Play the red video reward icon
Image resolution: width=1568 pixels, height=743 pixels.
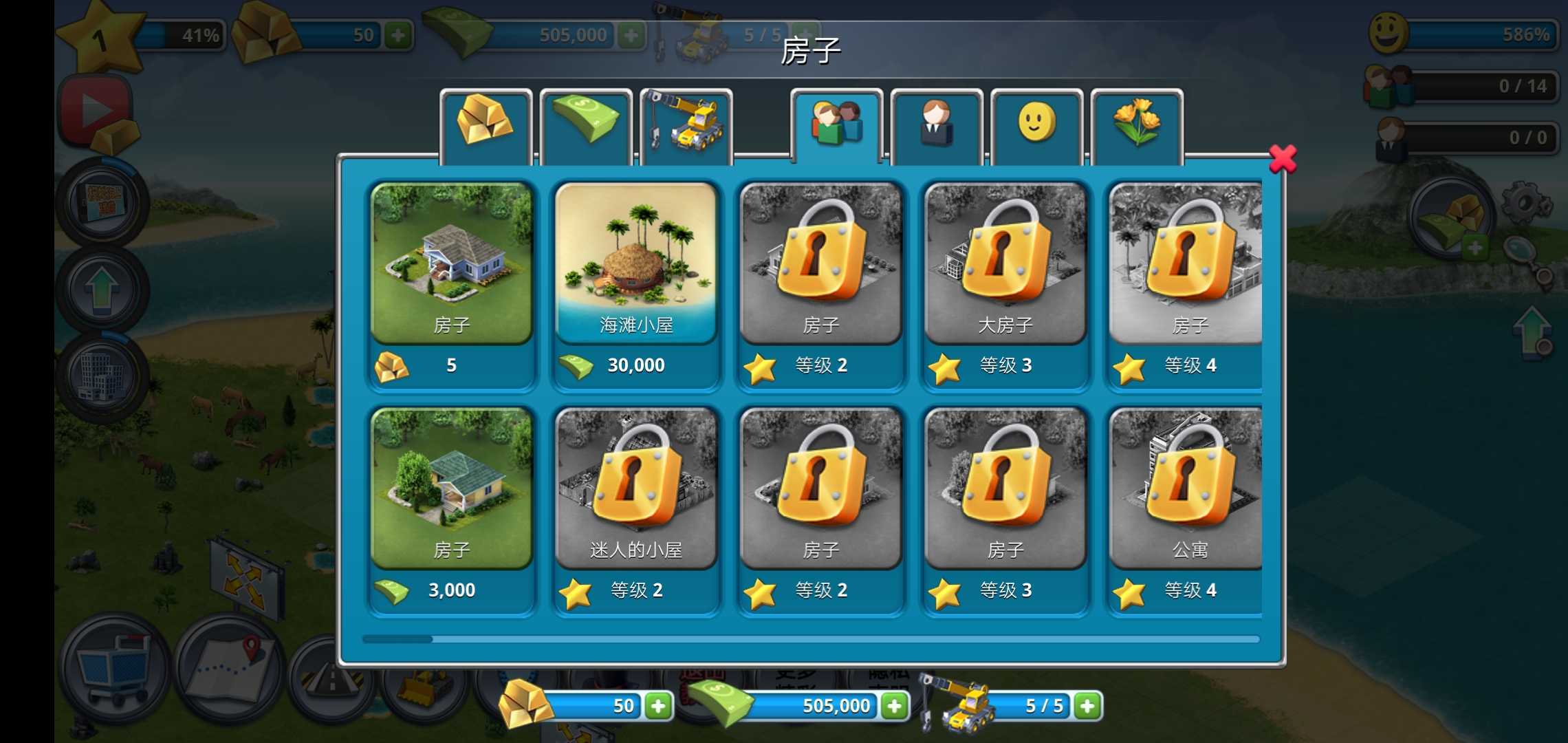[96, 110]
